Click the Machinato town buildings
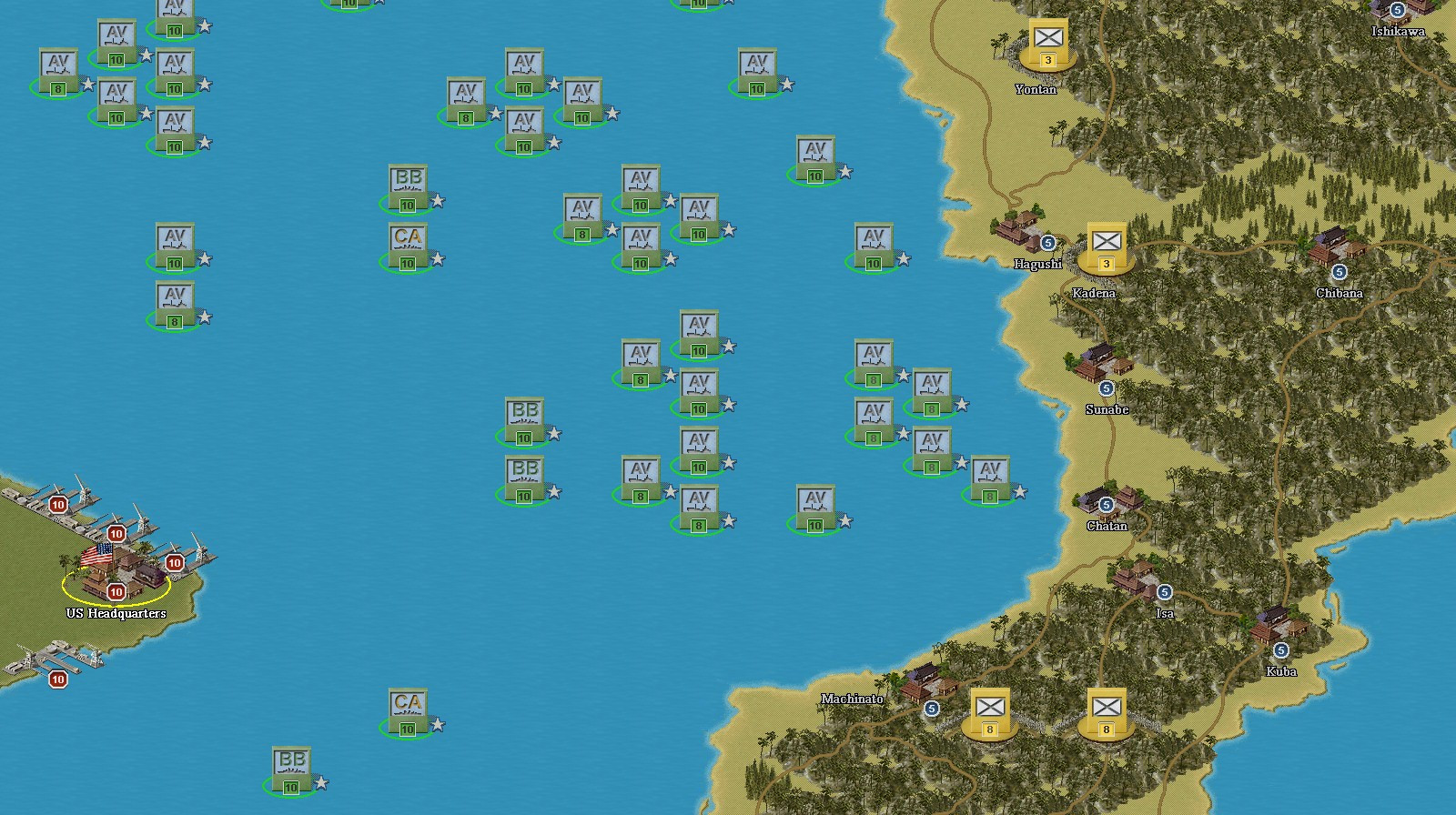1456x815 pixels. (x=924, y=682)
